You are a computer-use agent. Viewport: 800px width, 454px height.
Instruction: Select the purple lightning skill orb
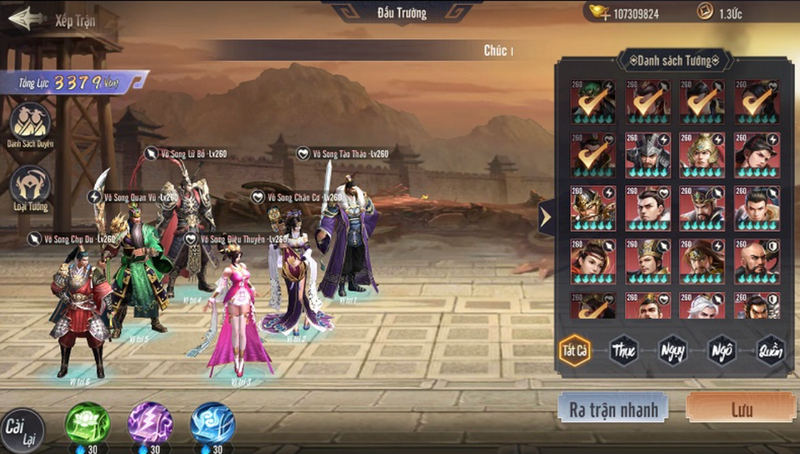pos(150,423)
